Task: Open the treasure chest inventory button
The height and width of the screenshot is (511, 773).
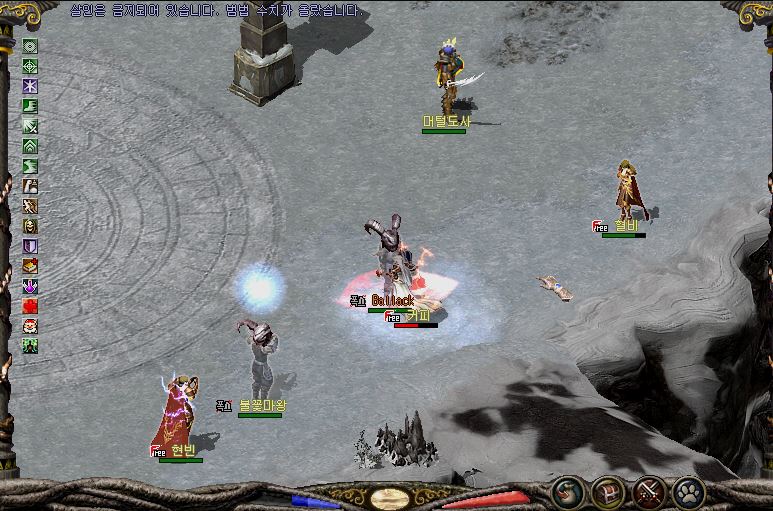Action: [x=607, y=491]
